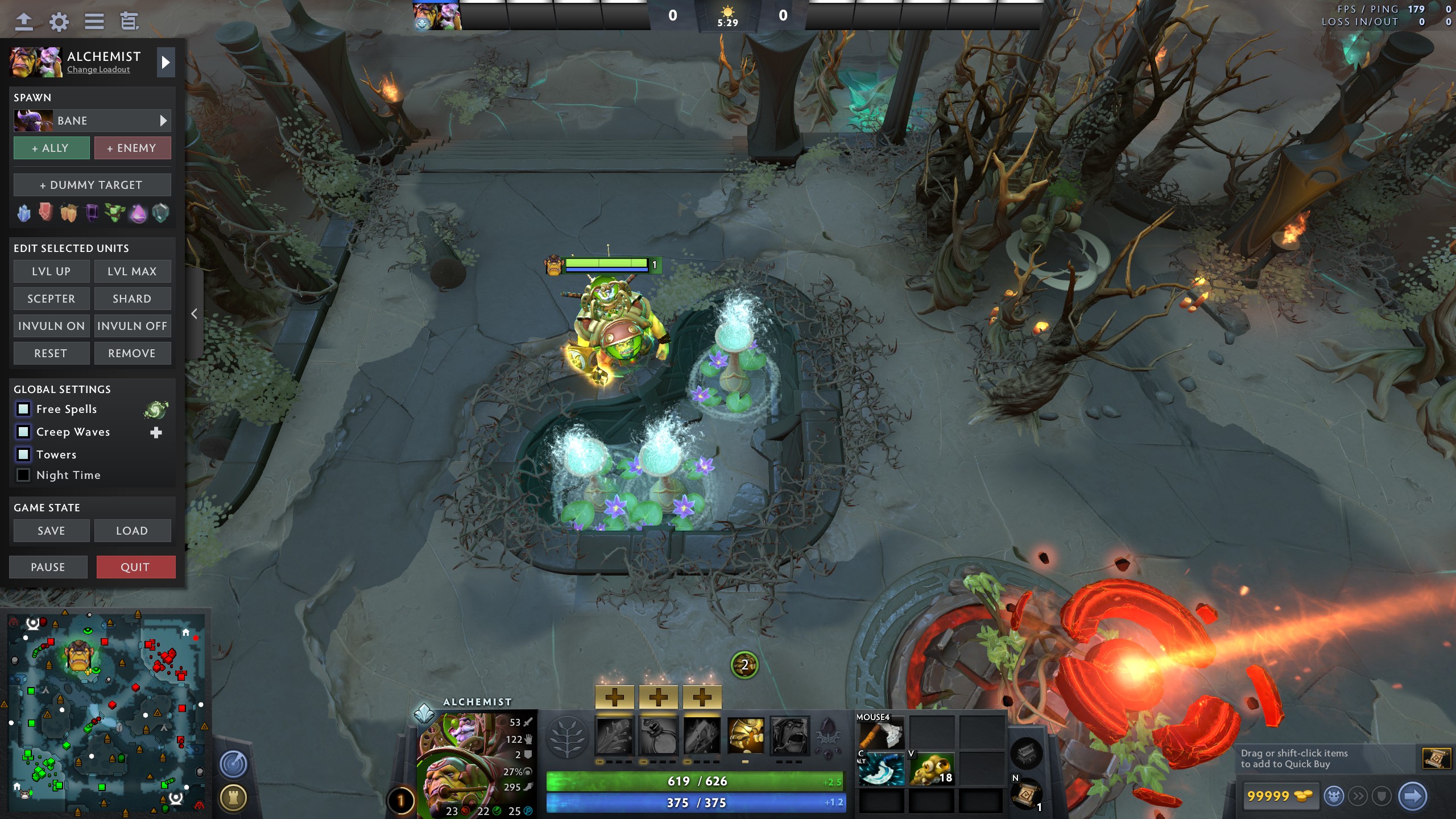Screen dimensions: 1456x819
Task: Spawn the pink arcane rune icon
Action: (139, 213)
